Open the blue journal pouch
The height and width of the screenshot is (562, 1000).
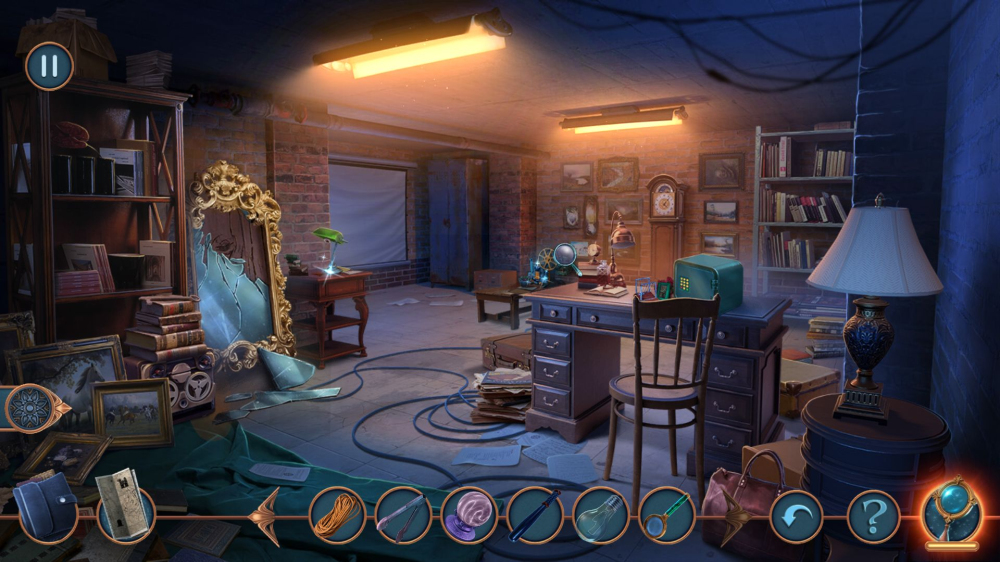coord(45,507)
